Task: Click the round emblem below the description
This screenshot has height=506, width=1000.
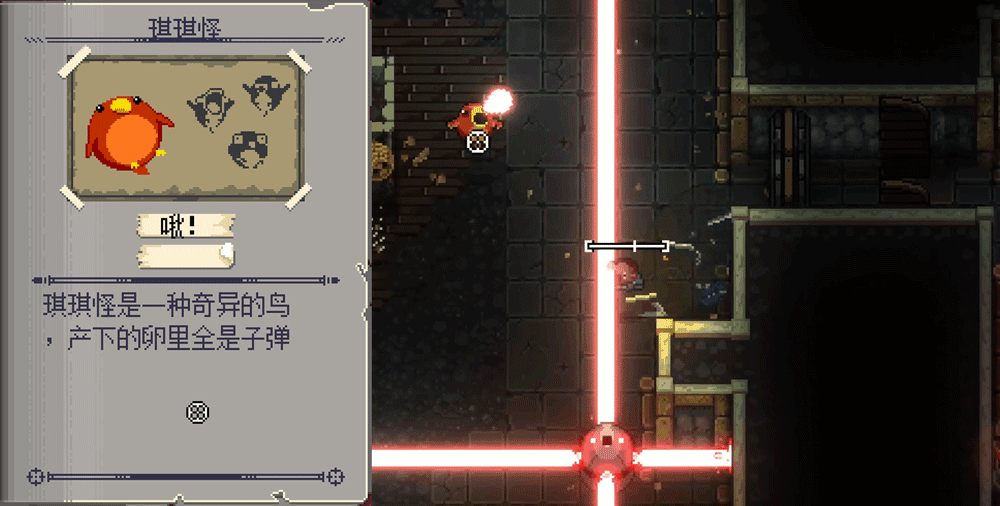Action: coord(198,411)
